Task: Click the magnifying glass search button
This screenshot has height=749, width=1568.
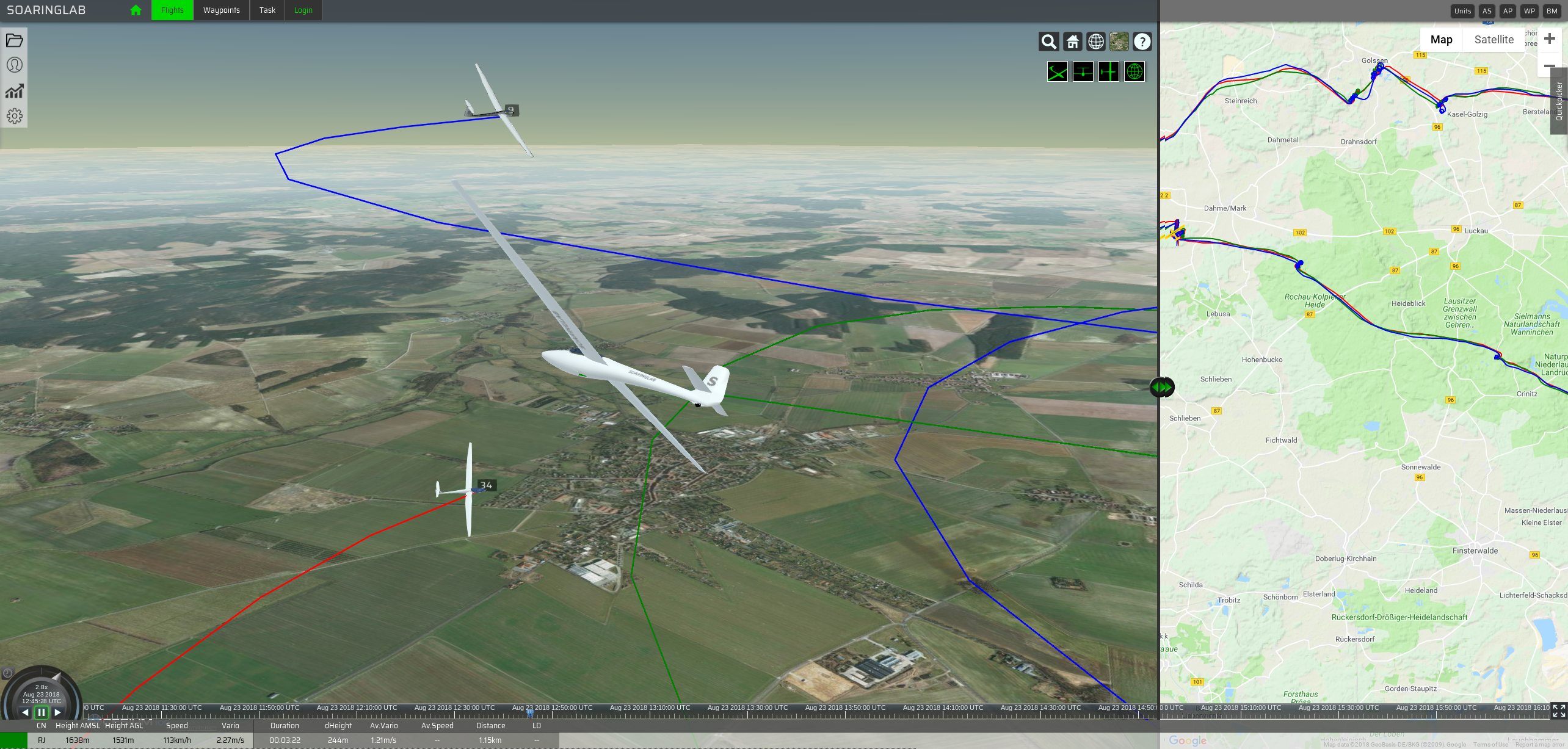Action: click(1048, 42)
